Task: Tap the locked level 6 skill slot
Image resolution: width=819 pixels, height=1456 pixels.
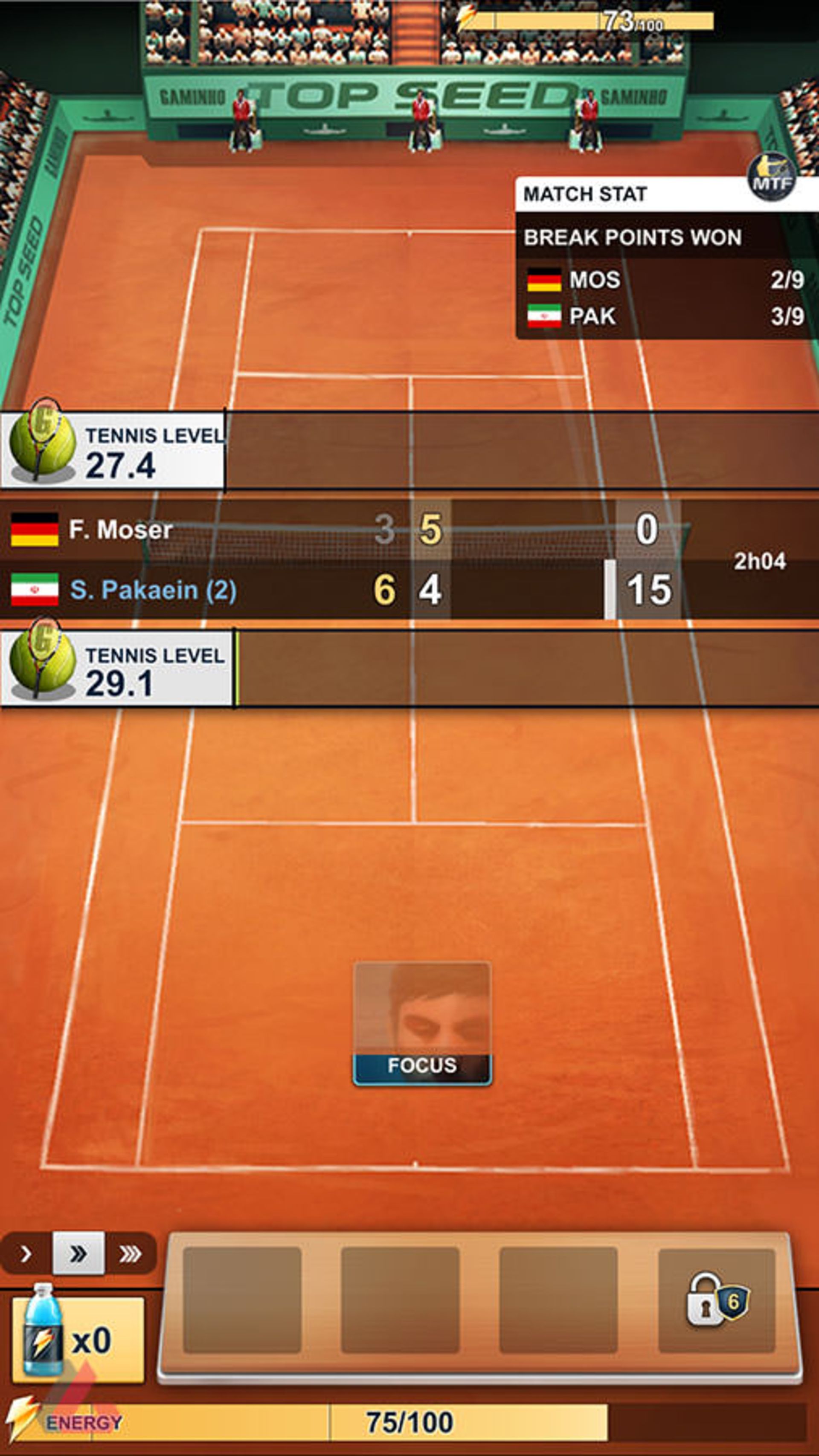Action: point(717,1300)
